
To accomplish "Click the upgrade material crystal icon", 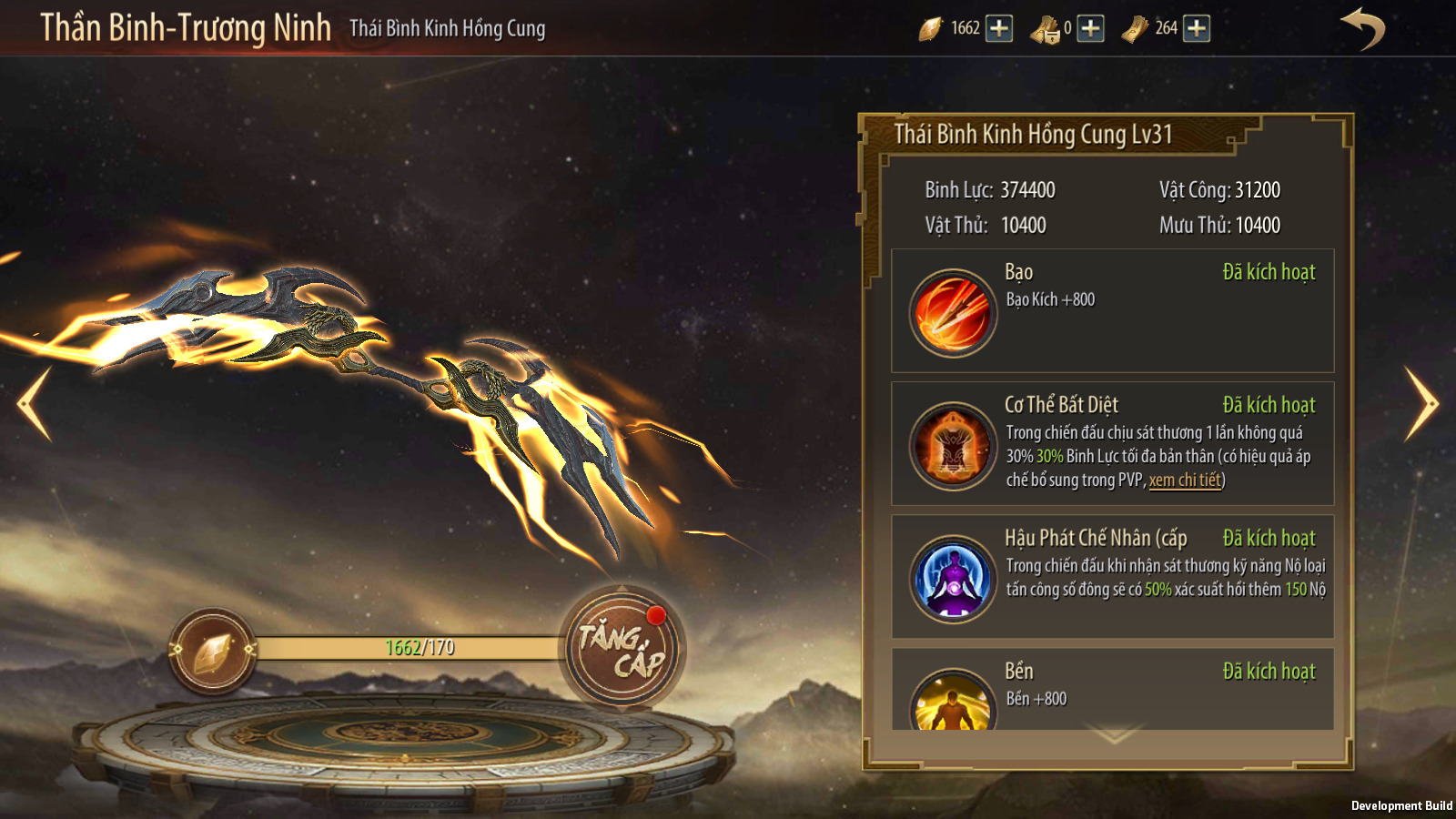I will (213, 650).
